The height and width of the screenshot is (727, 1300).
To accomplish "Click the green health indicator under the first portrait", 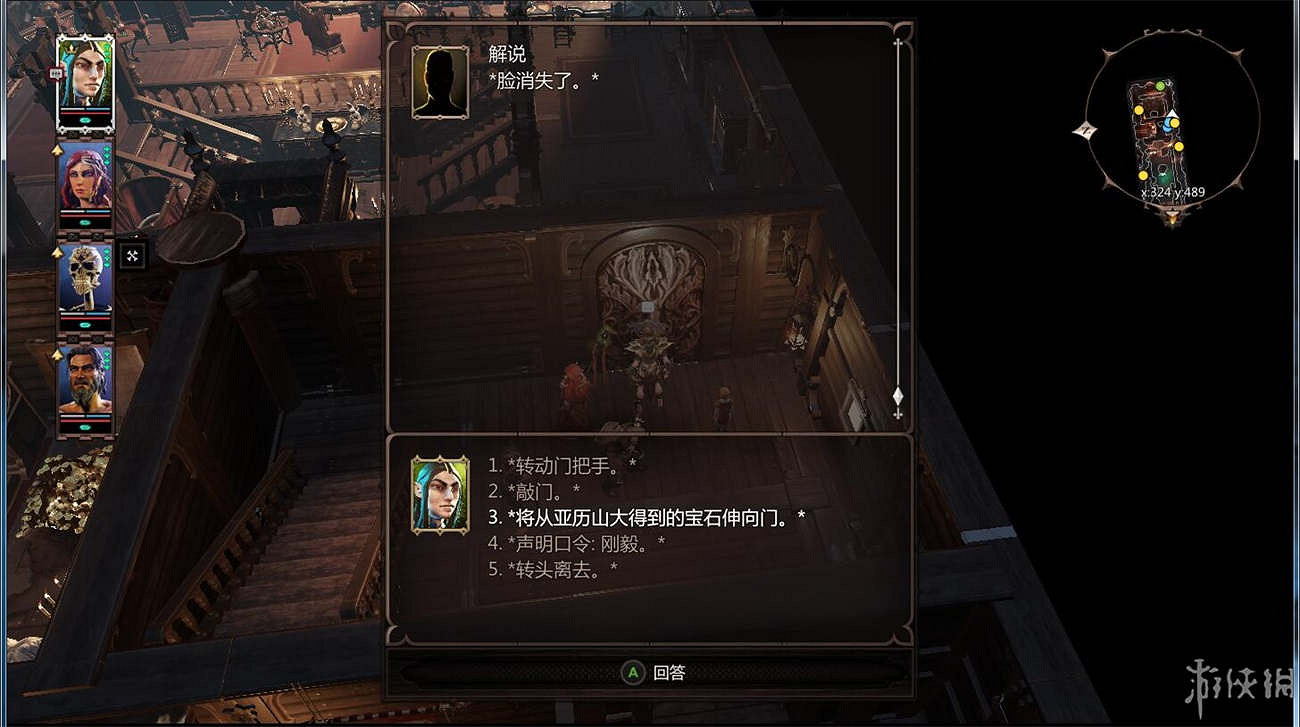I will (x=83, y=120).
